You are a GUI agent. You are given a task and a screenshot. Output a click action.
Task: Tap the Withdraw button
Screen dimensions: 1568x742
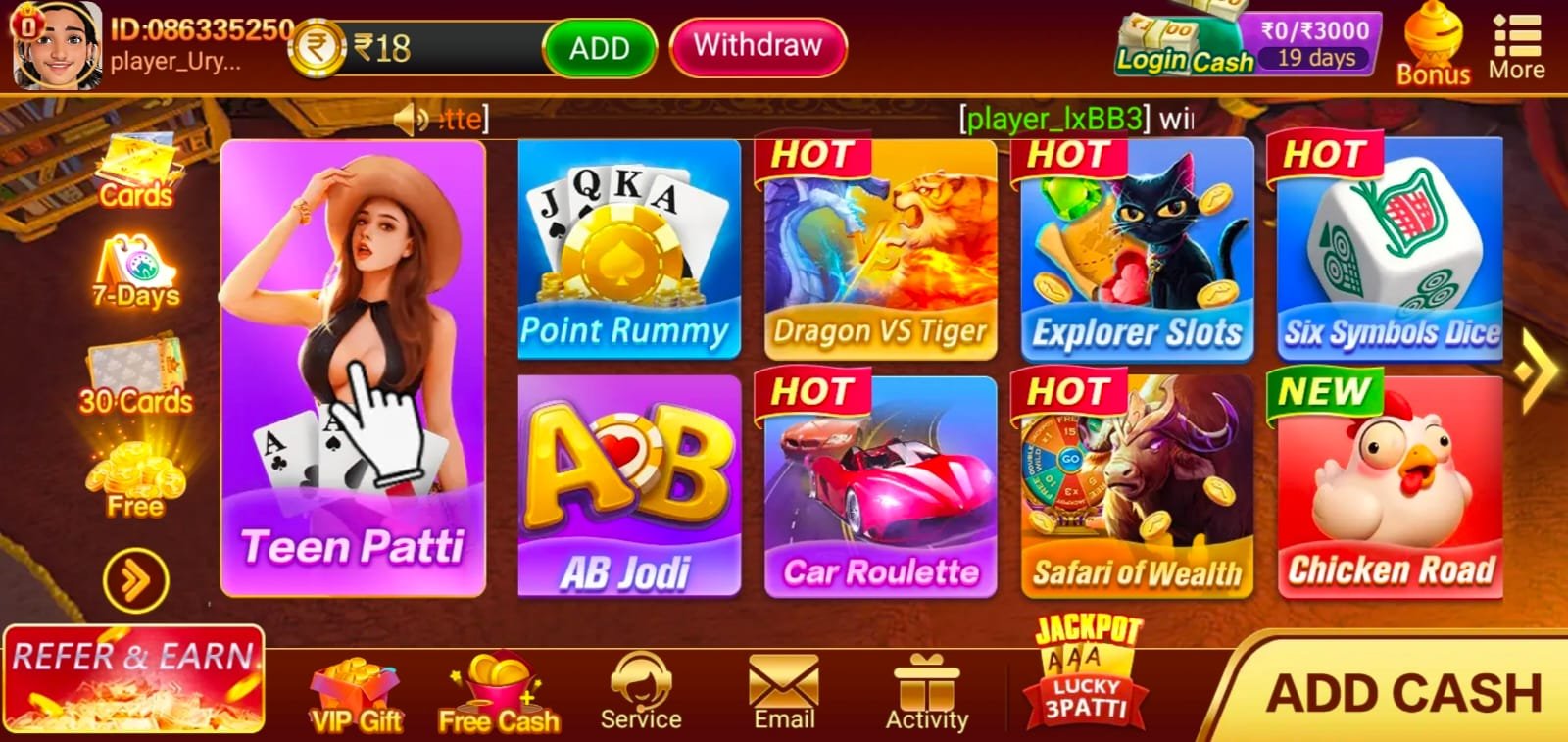pos(756,45)
